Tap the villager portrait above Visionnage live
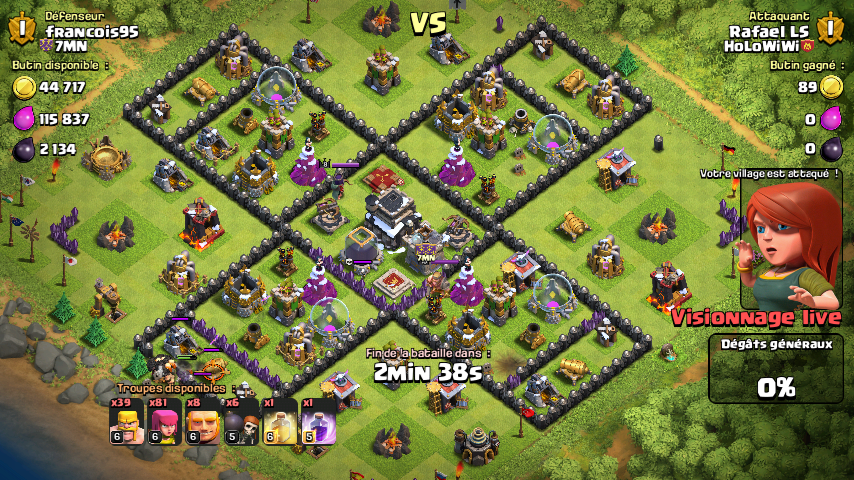854x480 pixels. click(789, 245)
